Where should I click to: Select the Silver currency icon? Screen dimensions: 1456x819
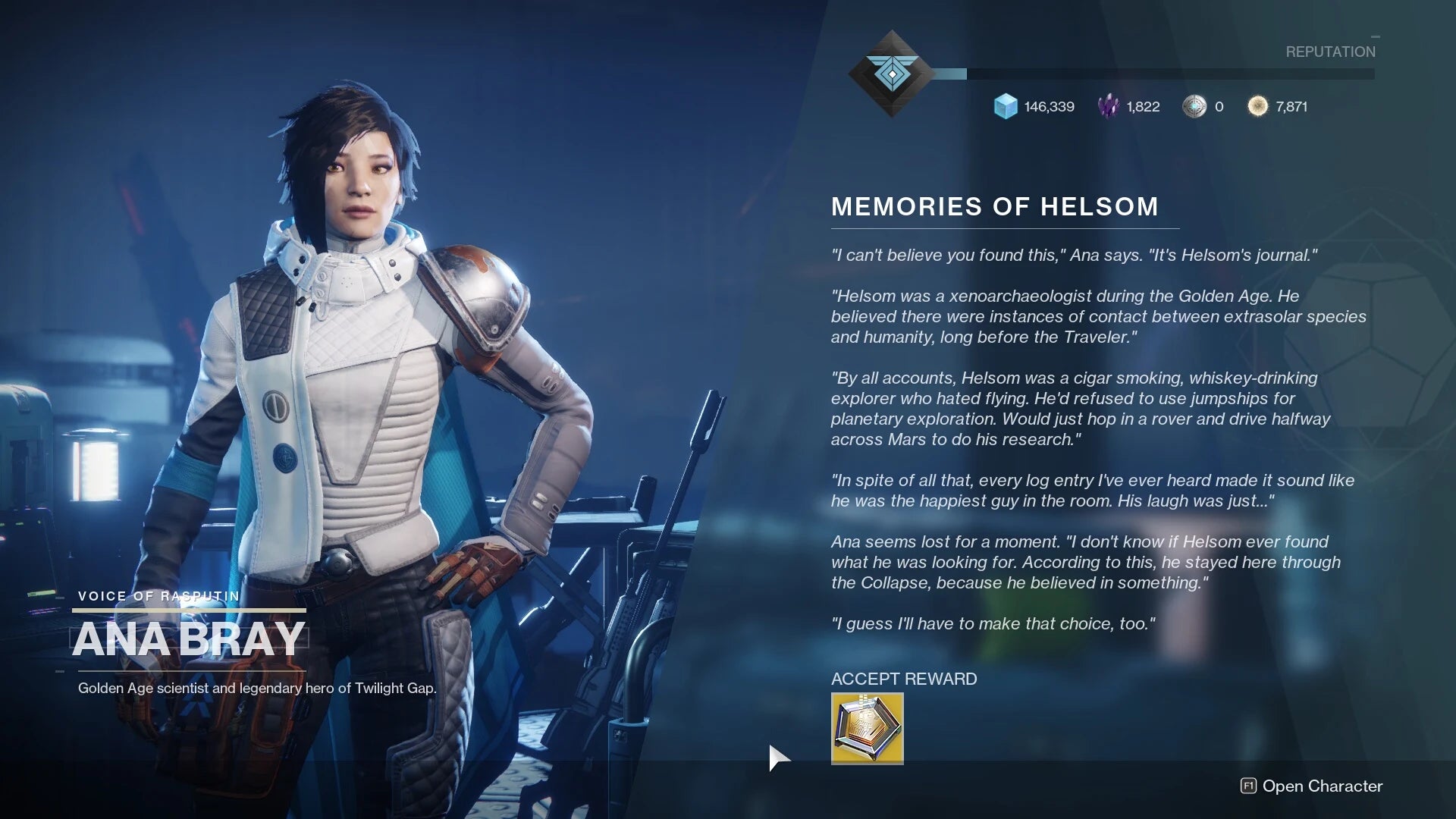tap(1194, 106)
